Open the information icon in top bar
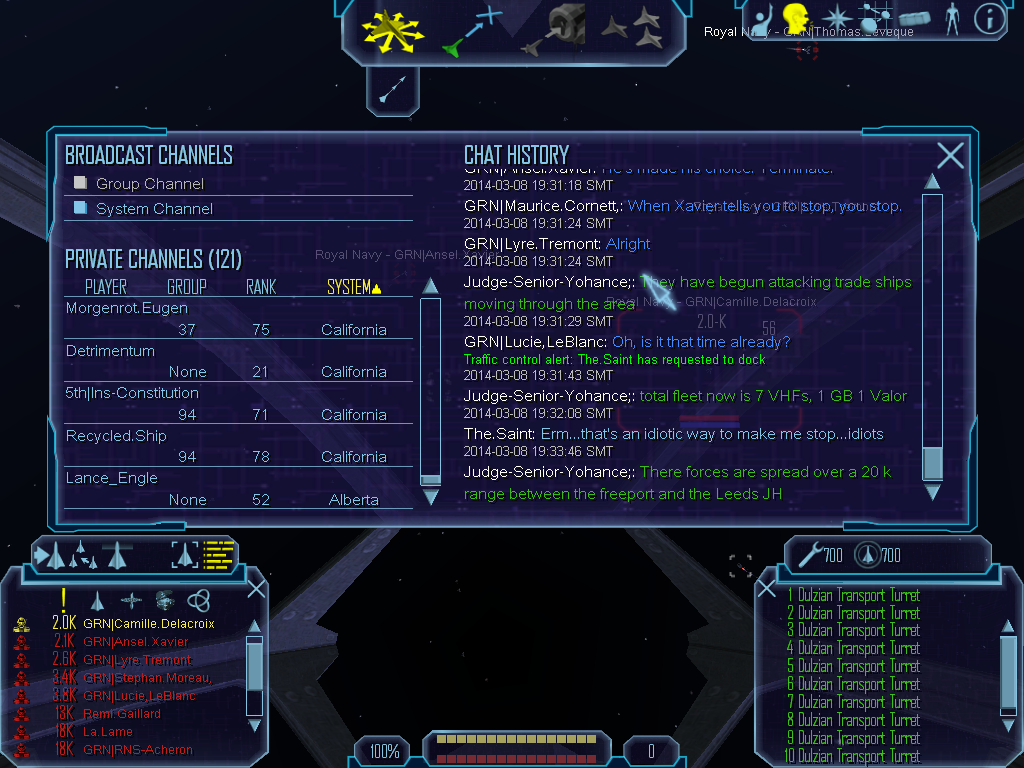This screenshot has width=1024, height=768. click(x=988, y=19)
